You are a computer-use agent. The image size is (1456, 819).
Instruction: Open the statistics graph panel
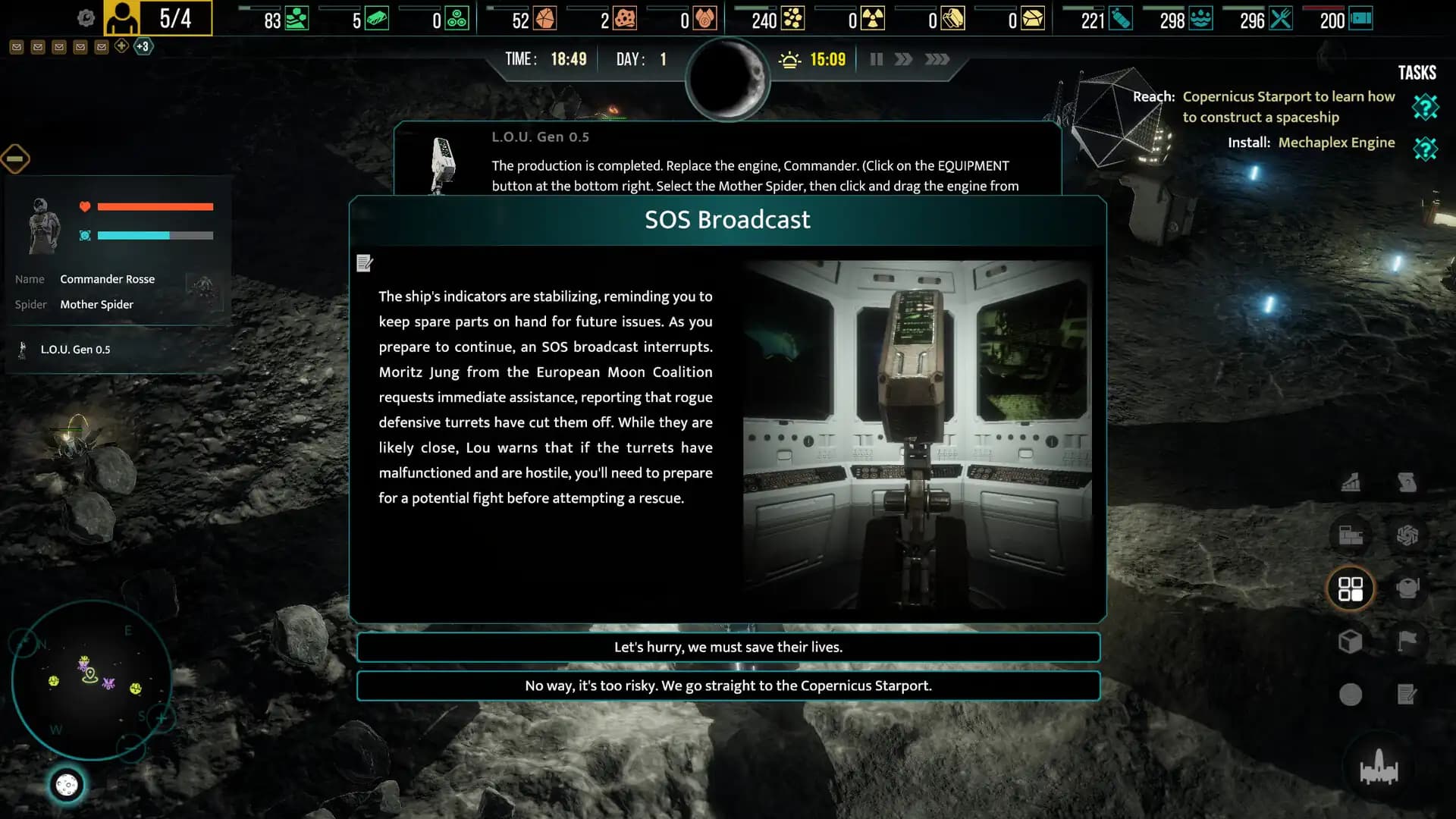(x=1351, y=482)
